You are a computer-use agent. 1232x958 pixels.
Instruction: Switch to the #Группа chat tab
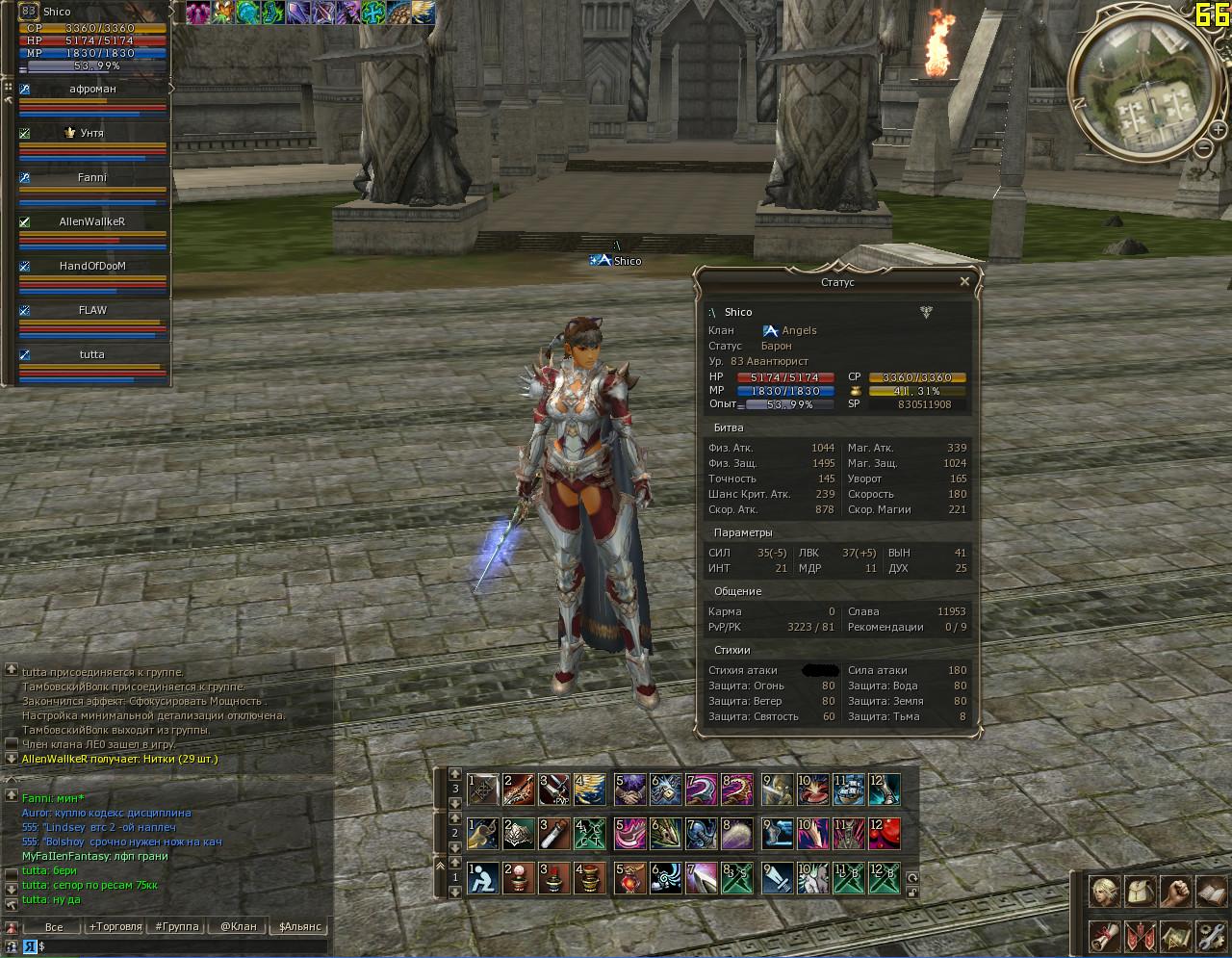tap(177, 926)
